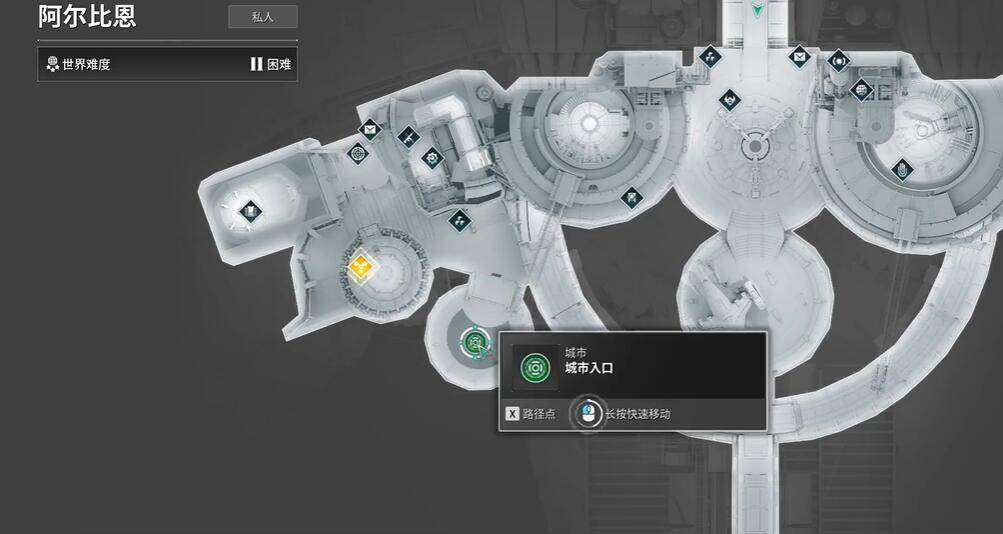Click the mailbox marker beside the rifle marker
Viewport: 1003px width, 534px height.
pyautogui.click(x=370, y=129)
